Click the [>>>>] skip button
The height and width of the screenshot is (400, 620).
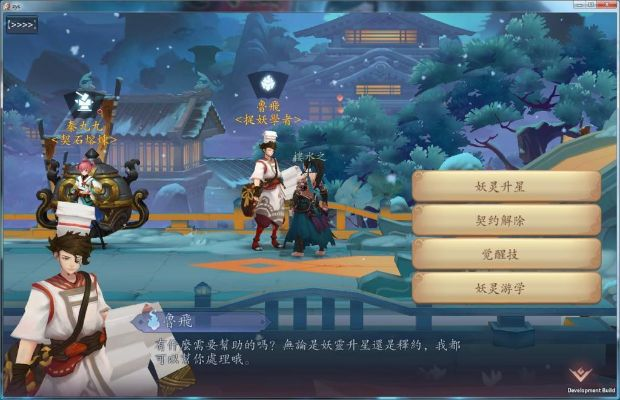coord(22,25)
